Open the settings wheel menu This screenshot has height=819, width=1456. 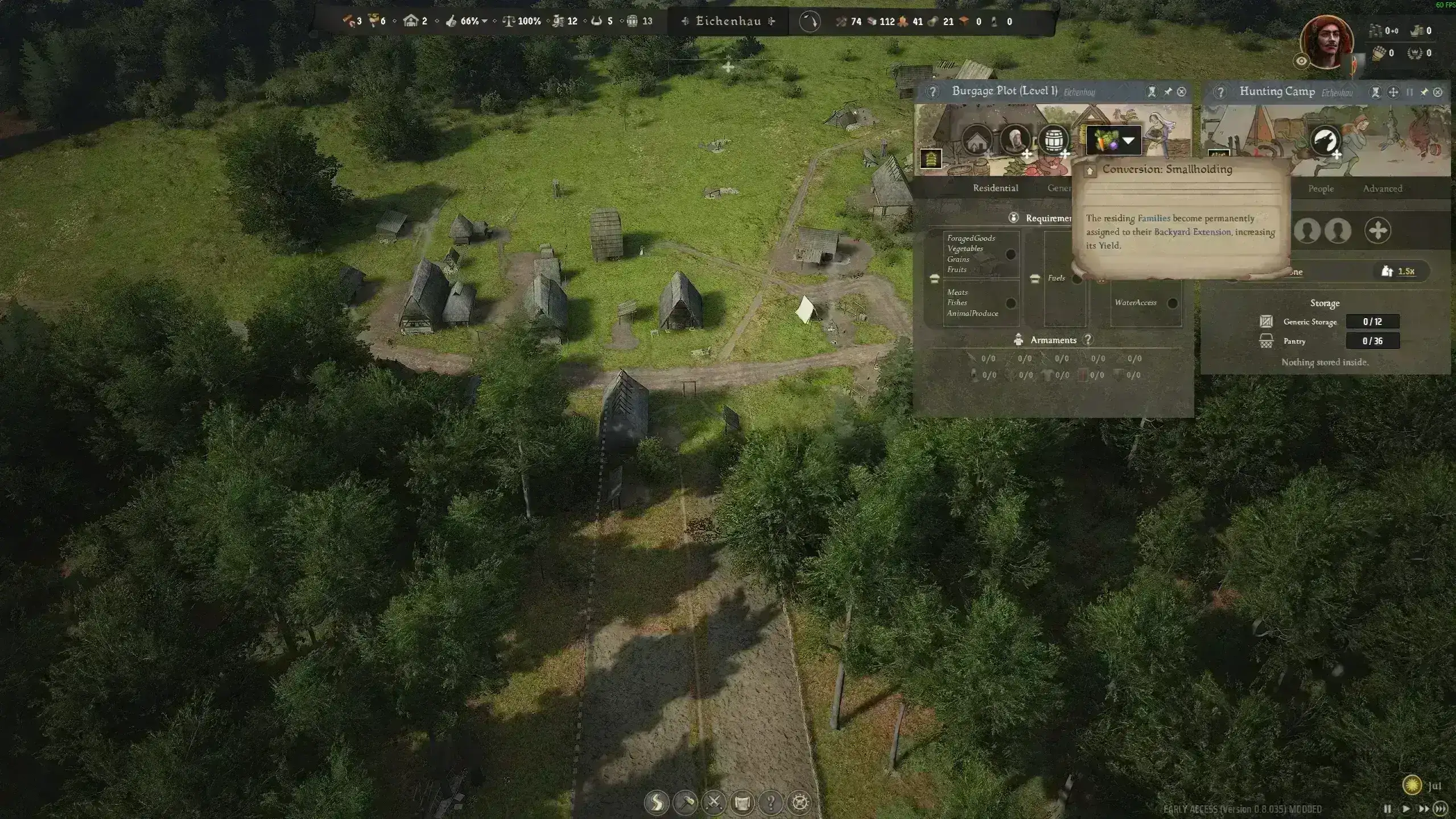800,802
